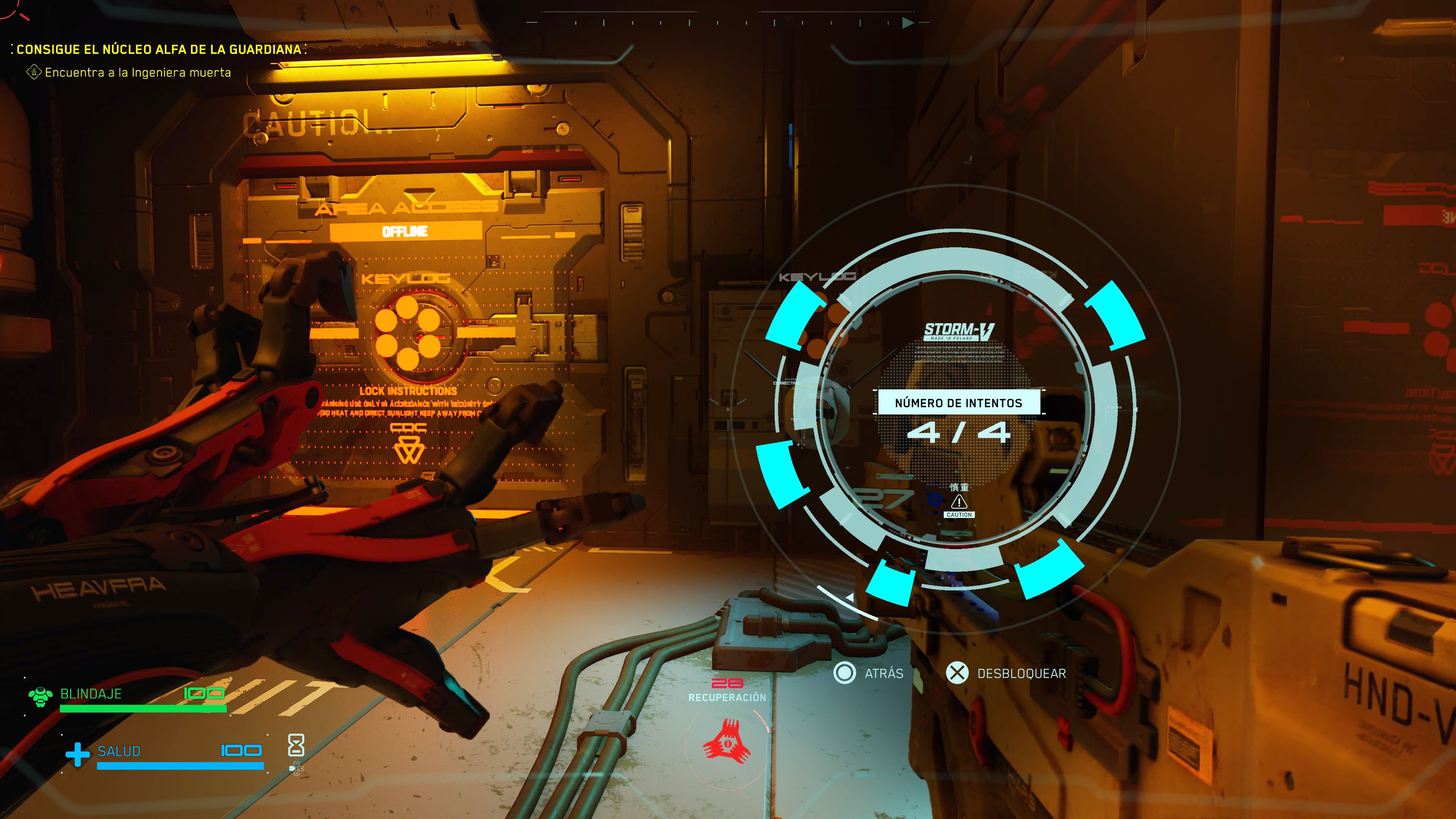Viewport: 1456px width, 819px height.
Task: Click the Storm-V lock dial center
Action: click(x=959, y=418)
